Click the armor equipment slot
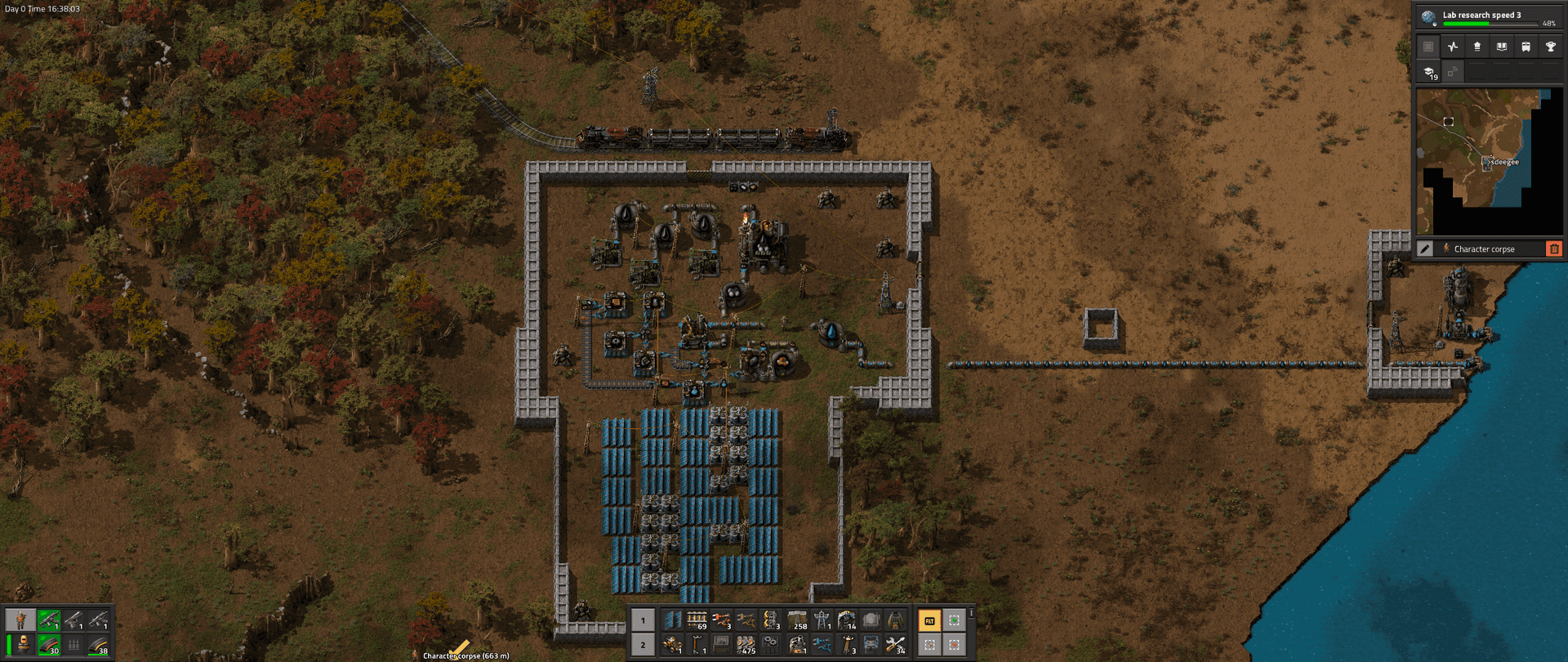The image size is (1568, 662). (24, 646)
